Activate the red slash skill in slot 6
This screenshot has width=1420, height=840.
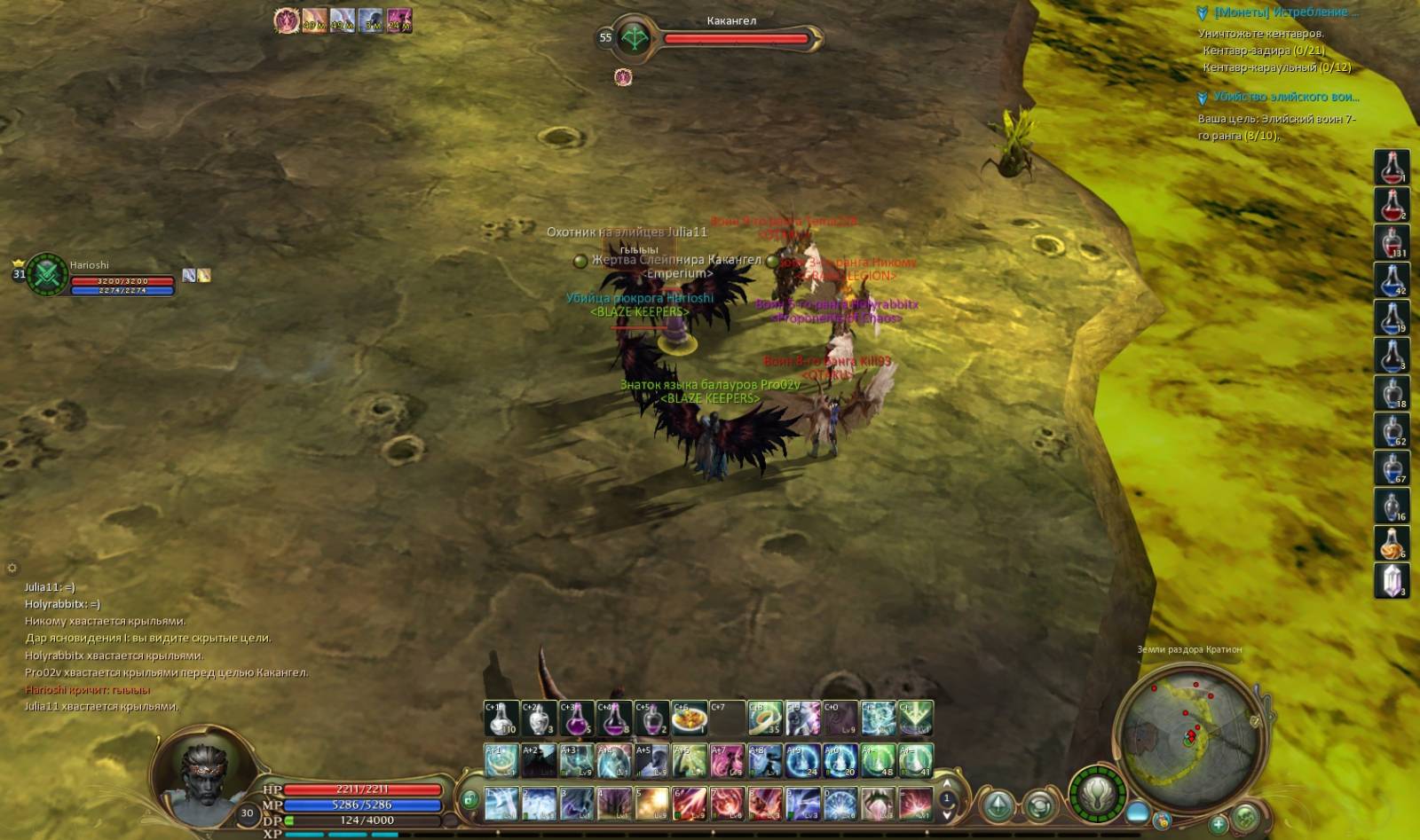pos(689,804)
